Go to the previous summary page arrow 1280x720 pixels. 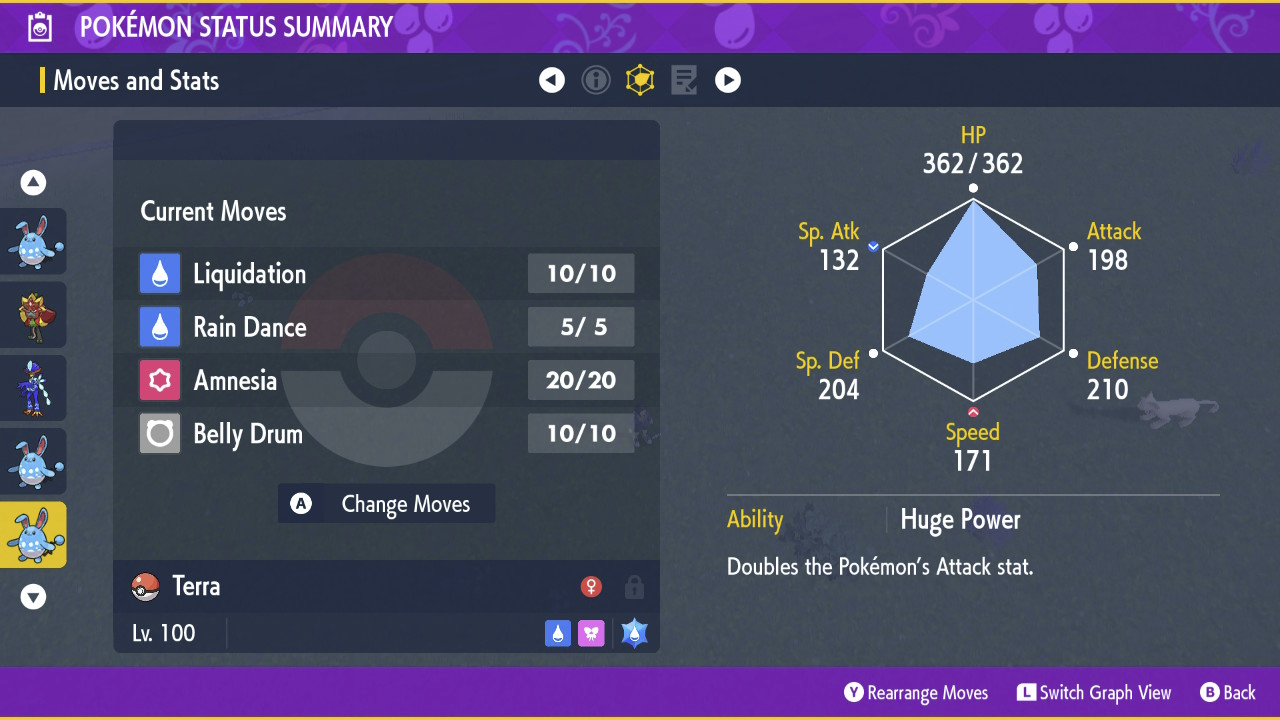(552, 80)
